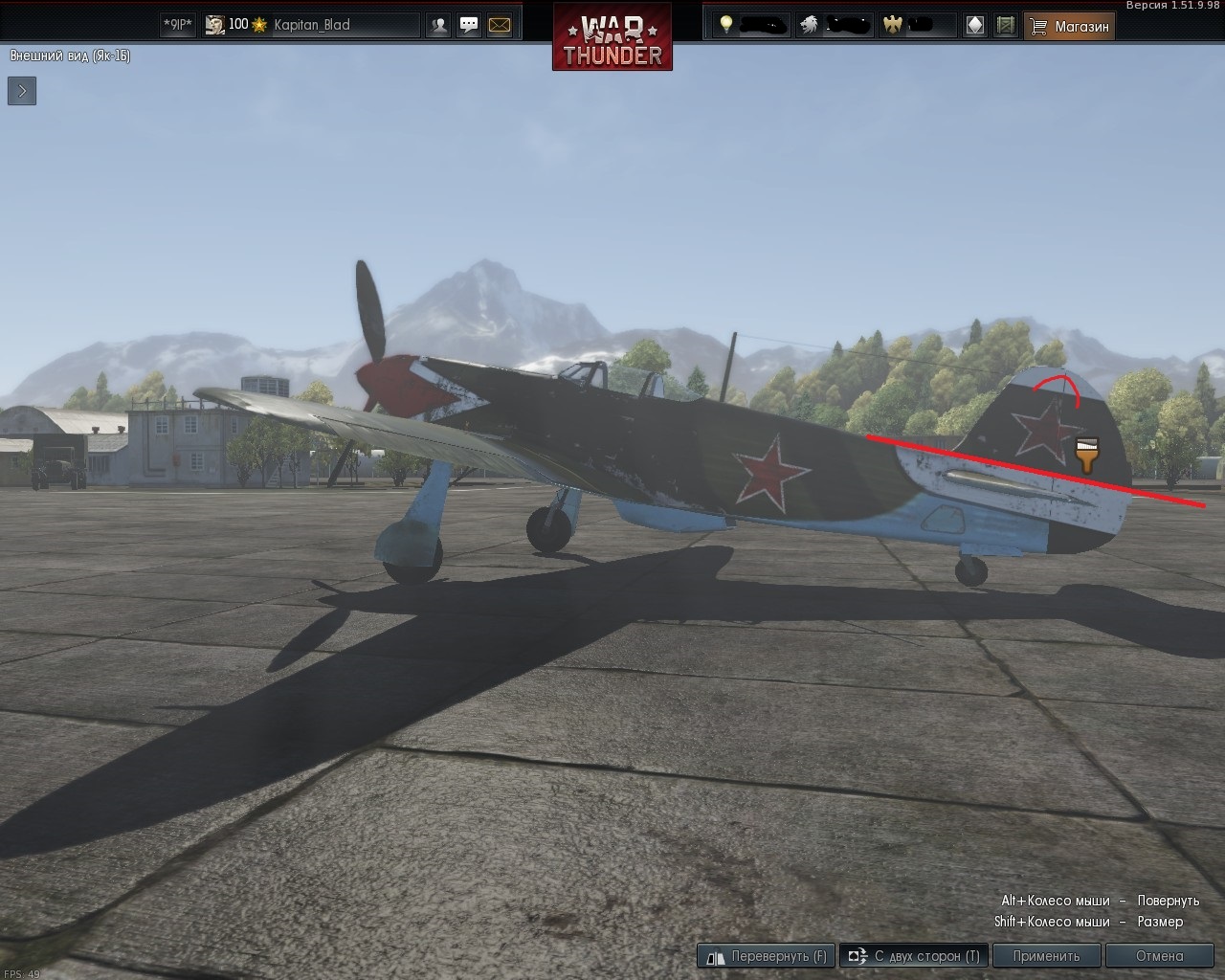Open the green crate icon button
Image resolution: width=1225 pixels, height=980 pixels.
[1005, 26]
